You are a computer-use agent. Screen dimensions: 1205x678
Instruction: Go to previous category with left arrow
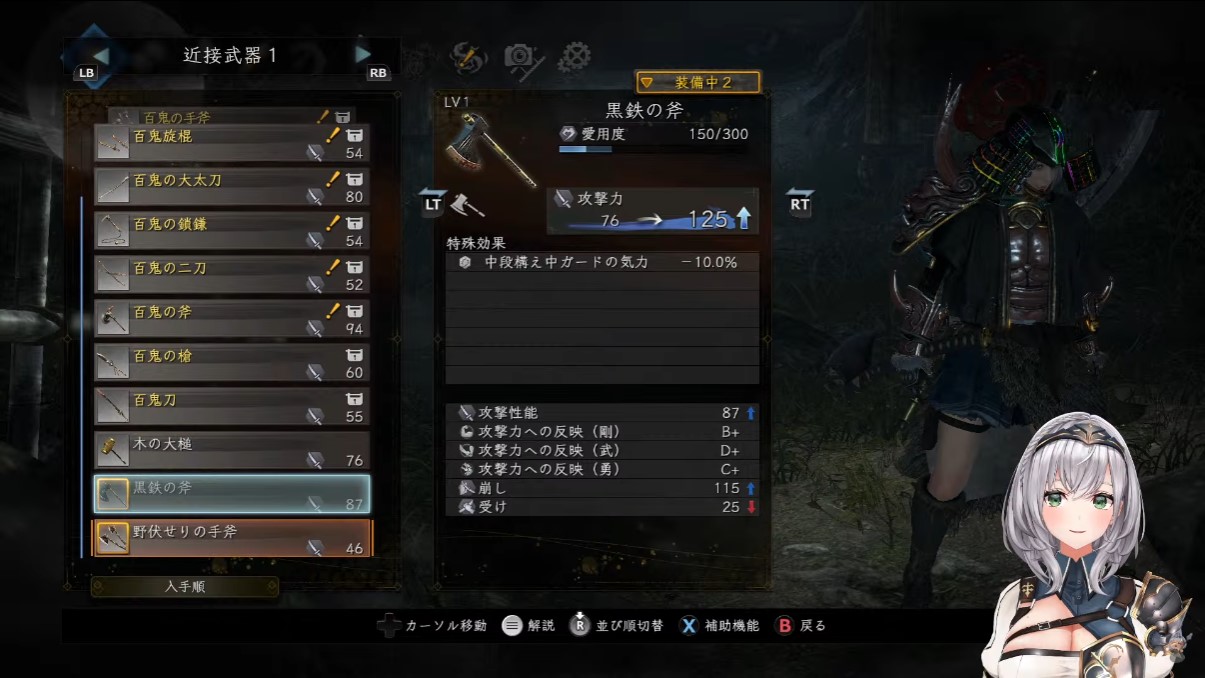coord(100,55)
